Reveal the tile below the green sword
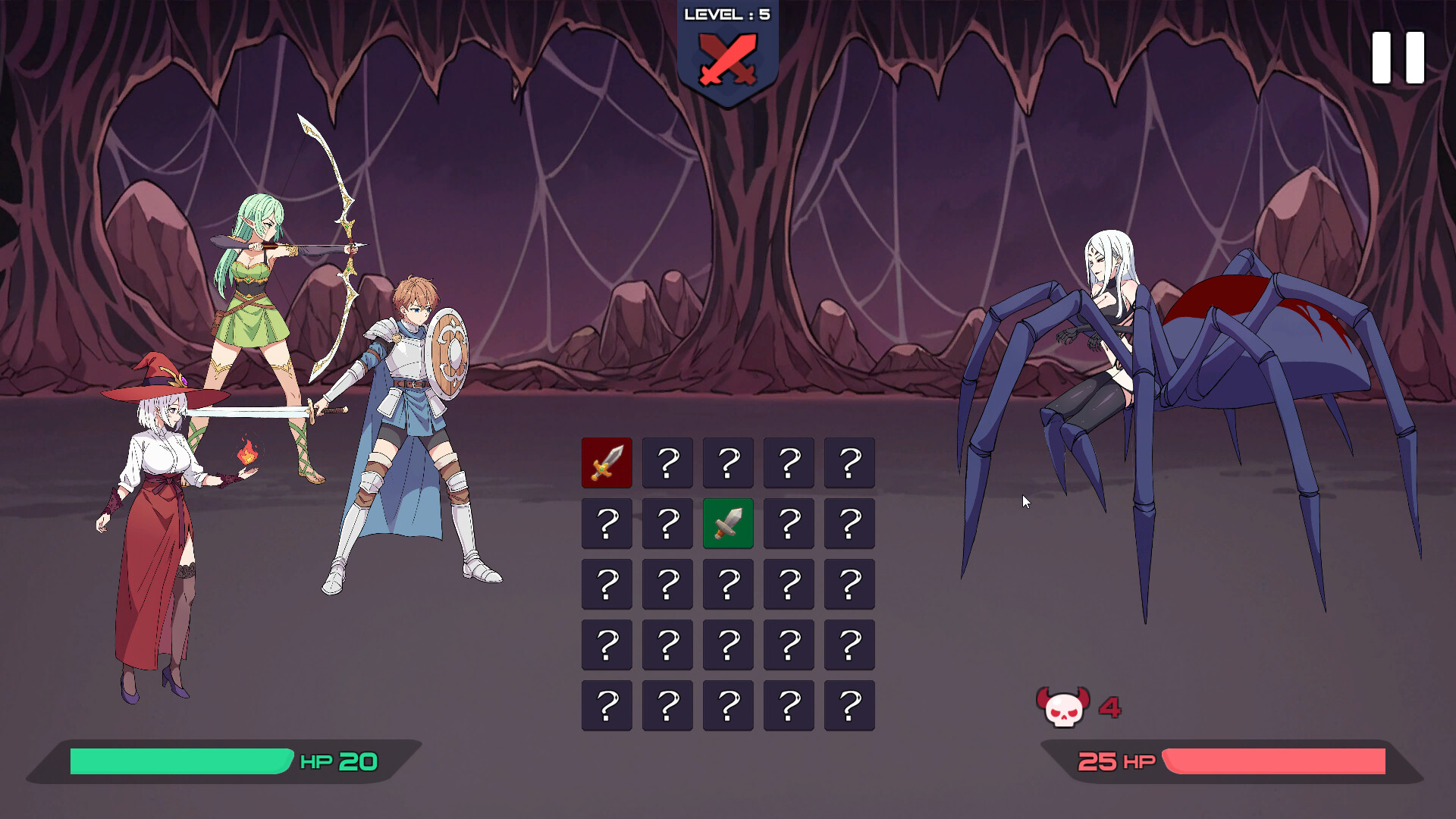 (728, 584)
